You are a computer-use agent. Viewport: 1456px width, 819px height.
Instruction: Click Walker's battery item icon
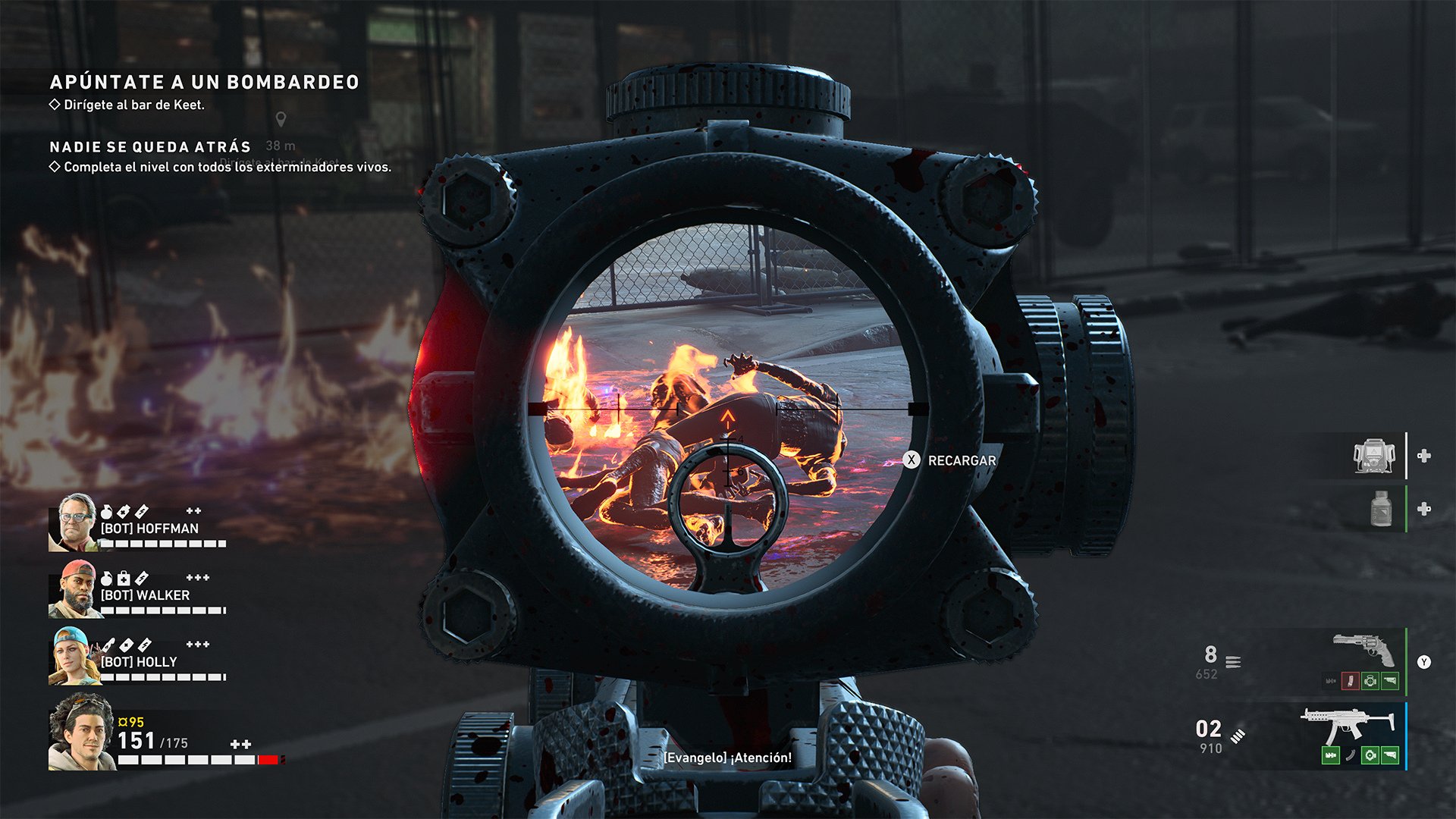(141, 578)
